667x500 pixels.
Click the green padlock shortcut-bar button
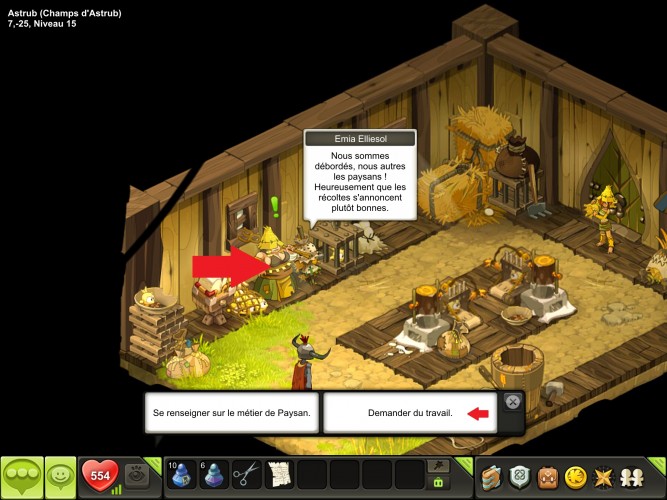(437, 483)
